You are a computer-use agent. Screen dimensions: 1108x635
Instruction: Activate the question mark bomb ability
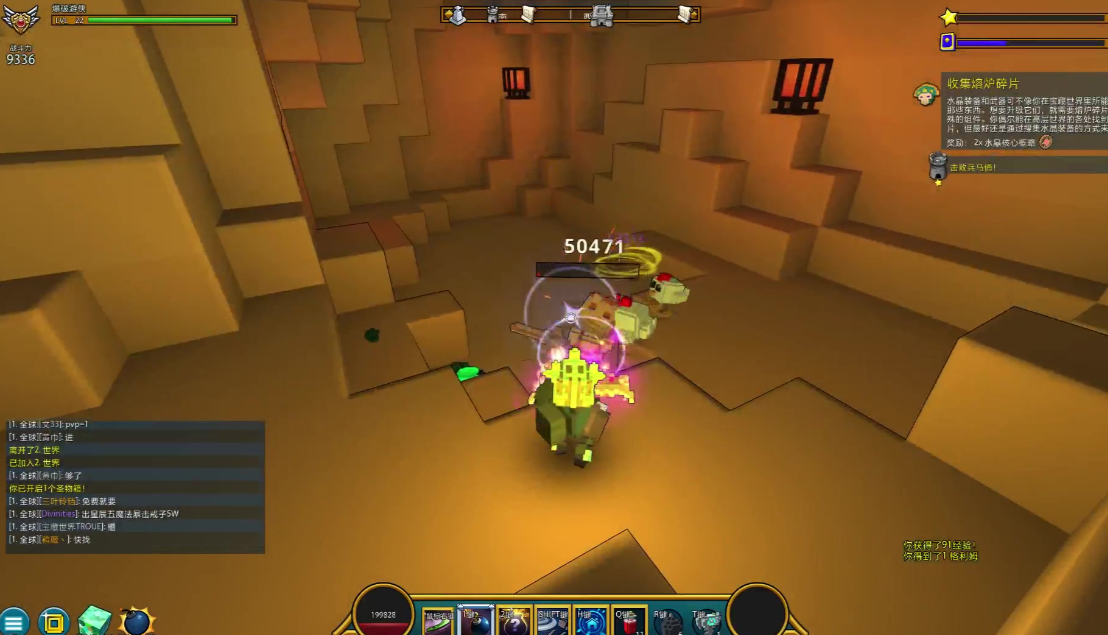(514, 622)
